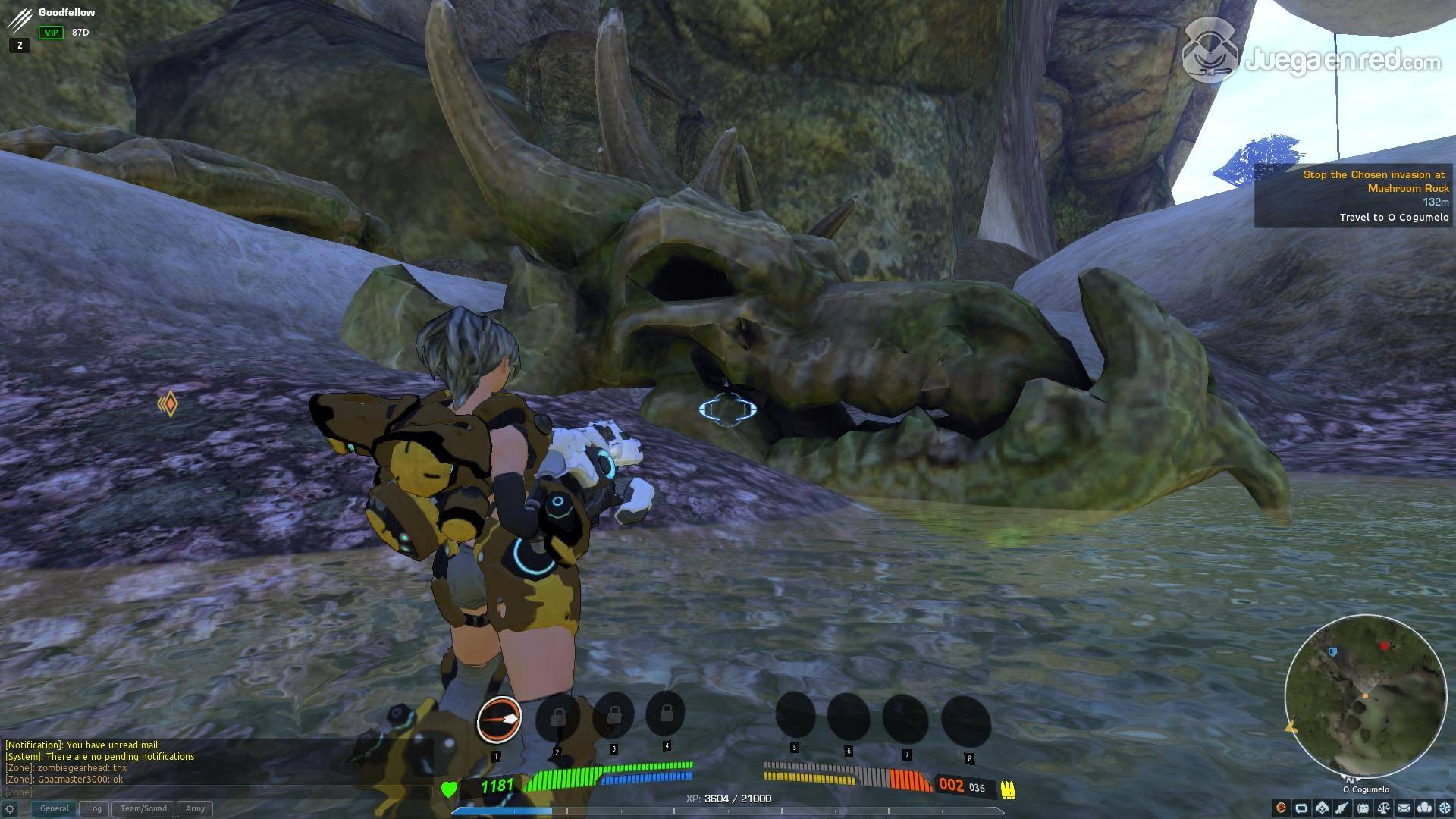Switch to the General chat tab
This screenshot has width=1456, height=819.
tap(54, 808)
